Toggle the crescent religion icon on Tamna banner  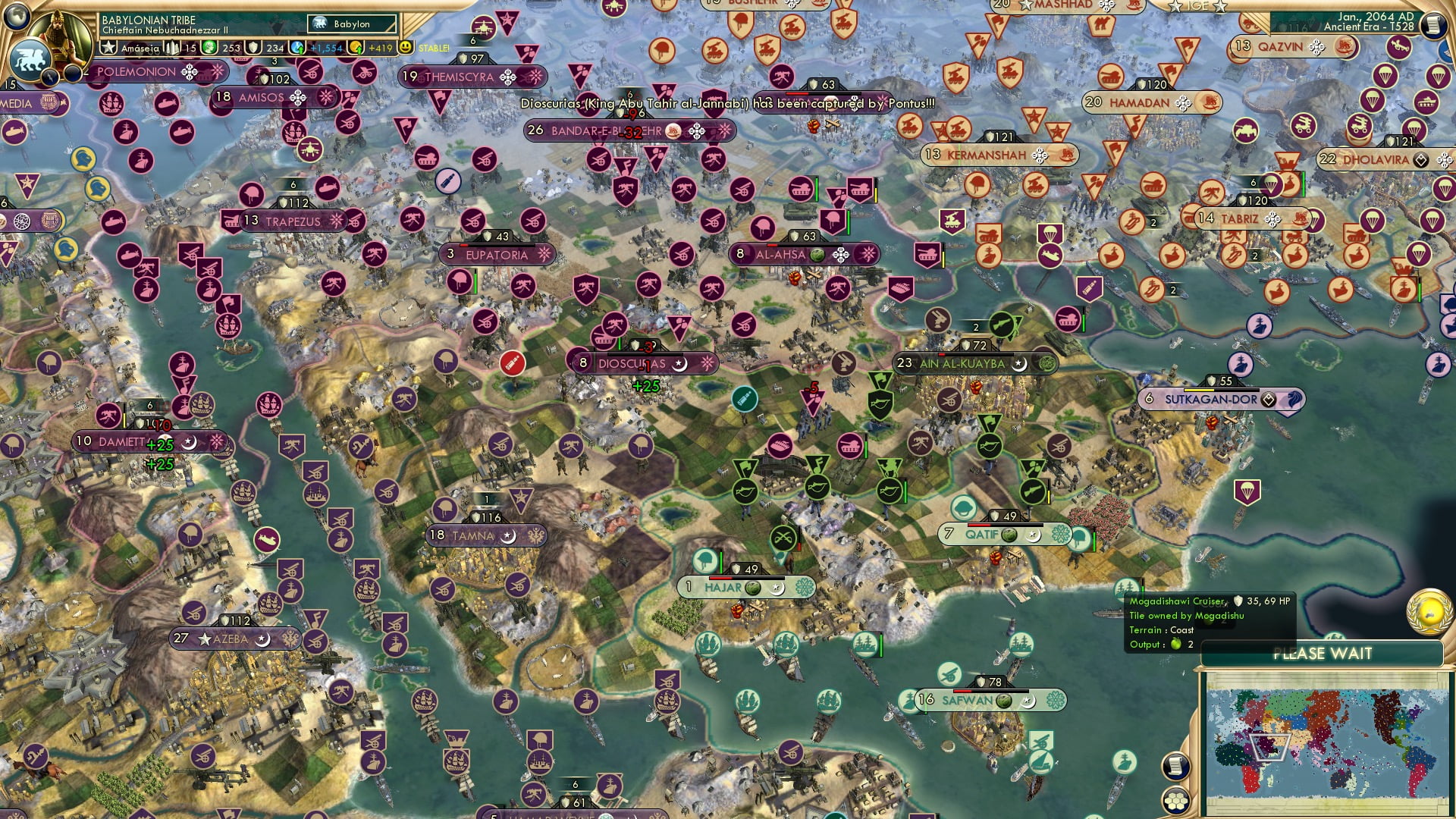pyautogui.click(x=507, y=535)
